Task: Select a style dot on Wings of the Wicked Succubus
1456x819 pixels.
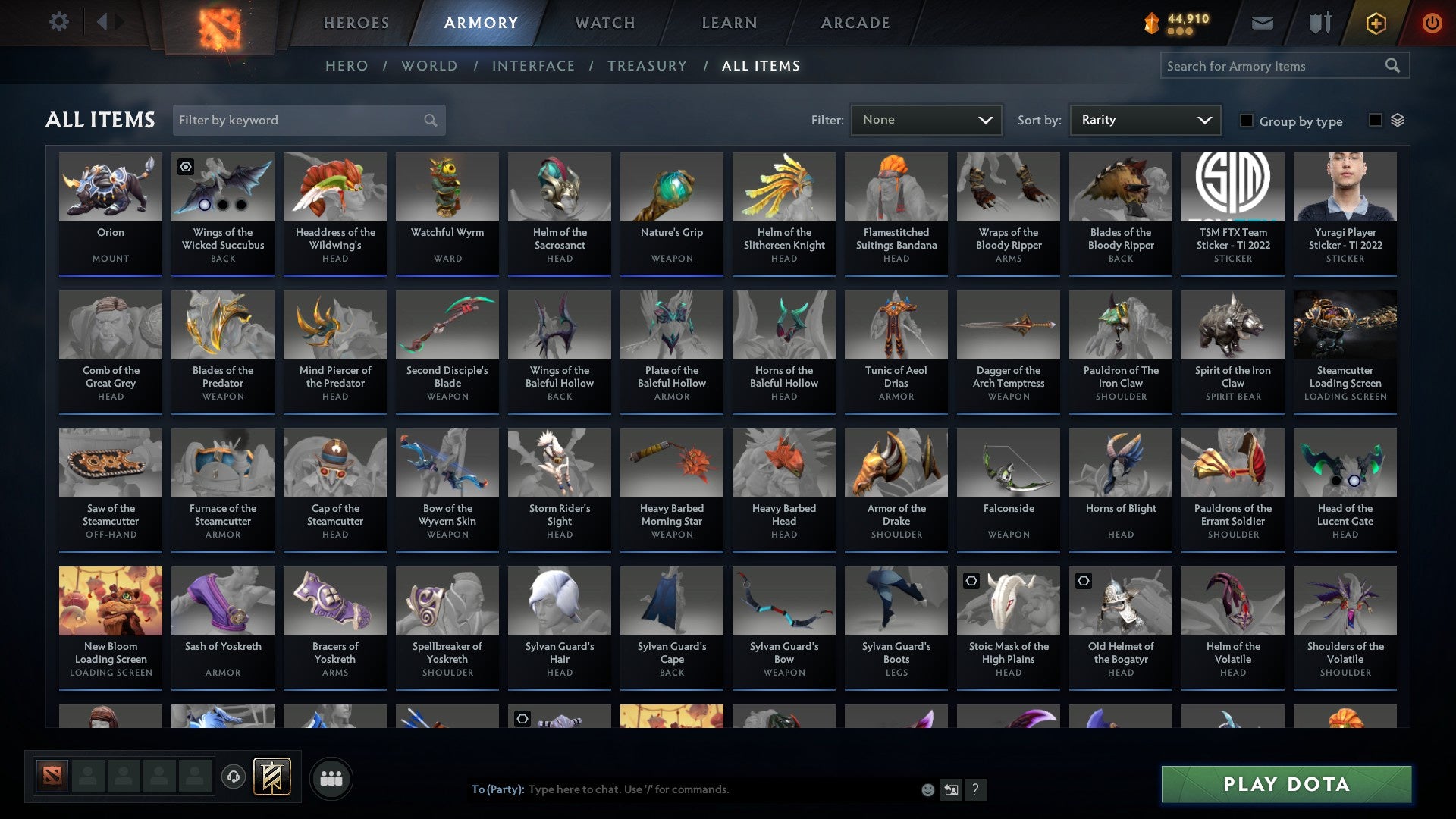Action: coord(205,206)
